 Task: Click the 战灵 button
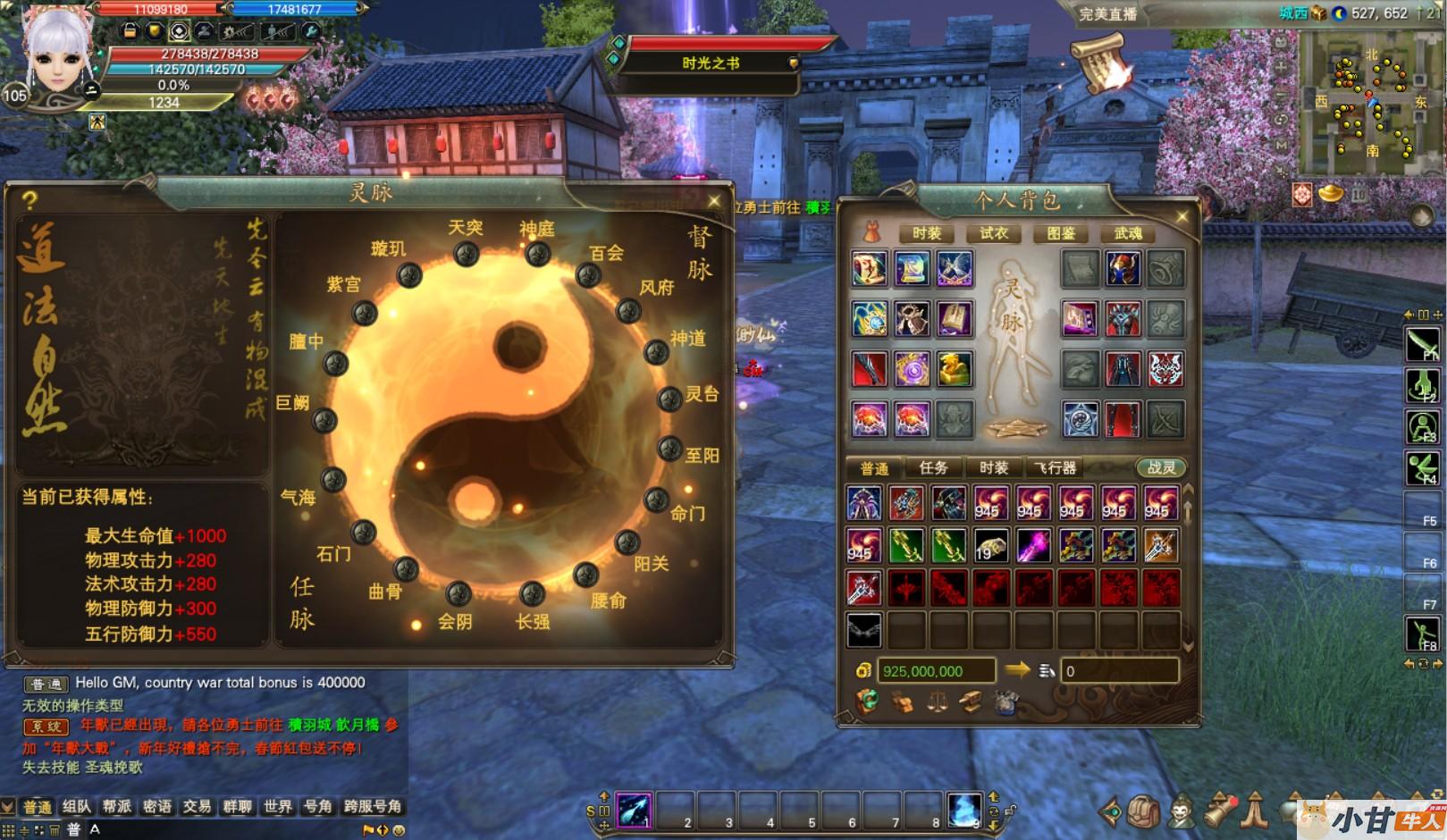pos(1161,467)
